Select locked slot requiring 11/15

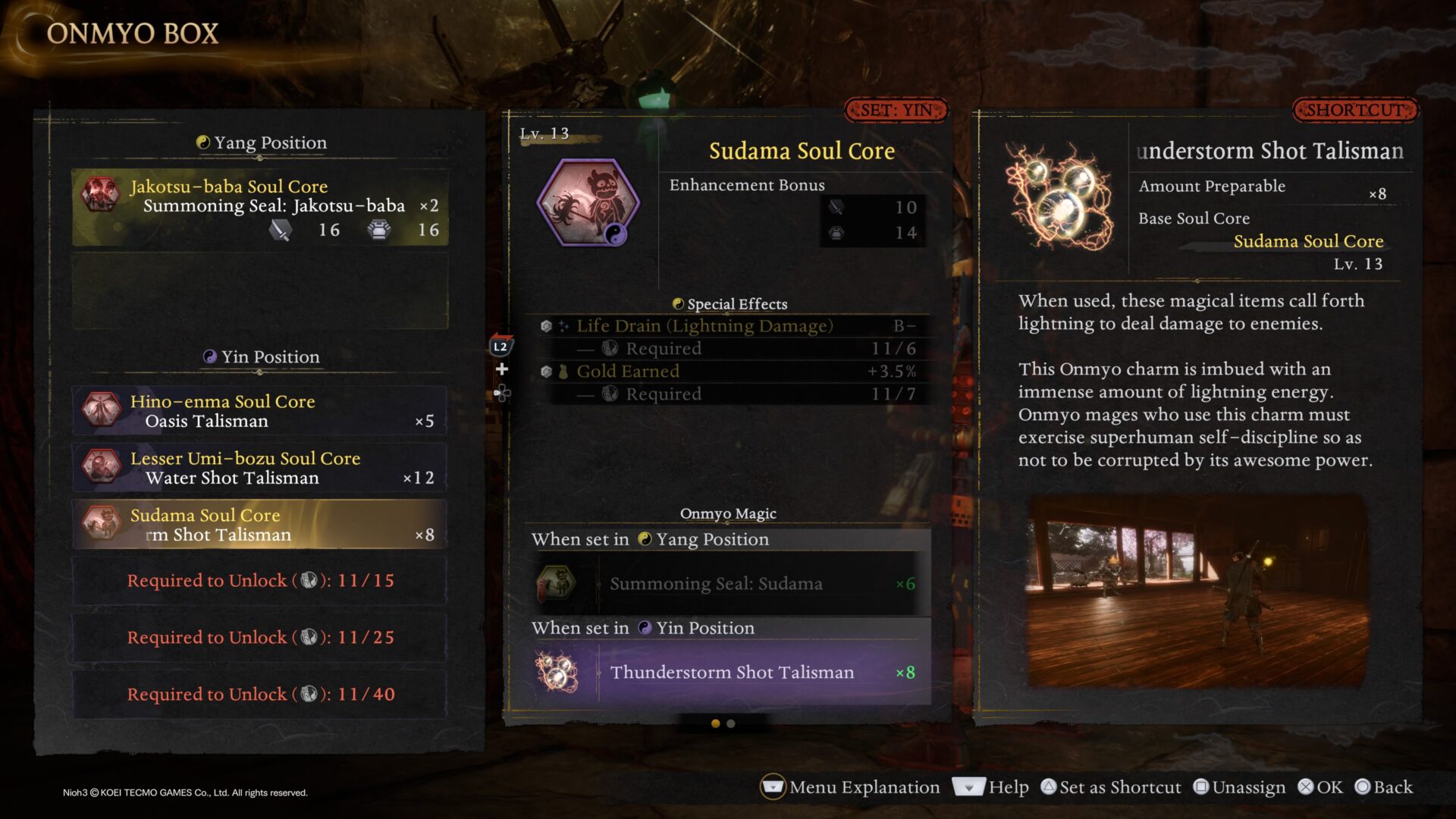[x=259, y=581]
